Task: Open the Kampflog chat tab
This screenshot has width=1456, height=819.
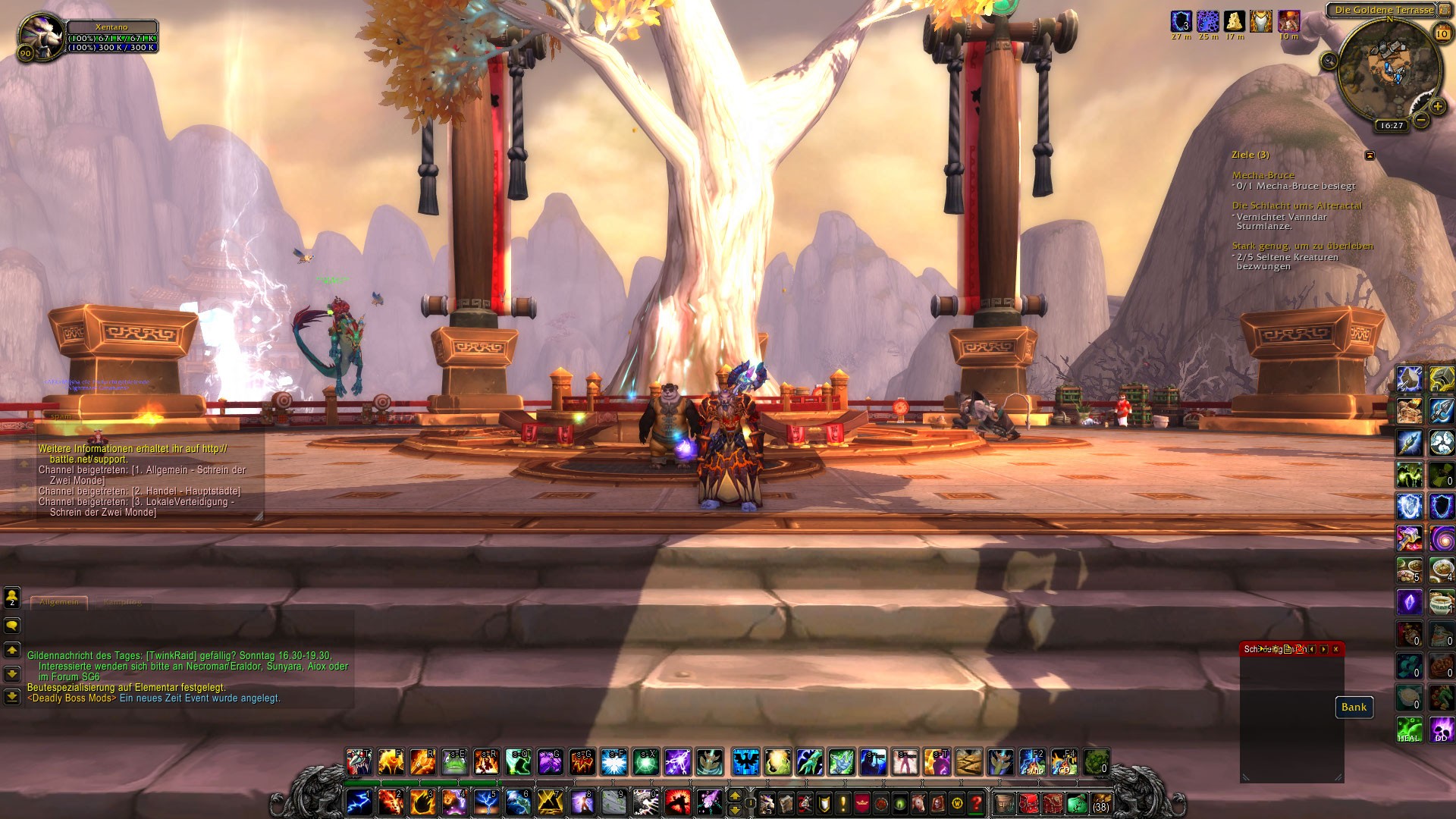Action: coord(122,602)
